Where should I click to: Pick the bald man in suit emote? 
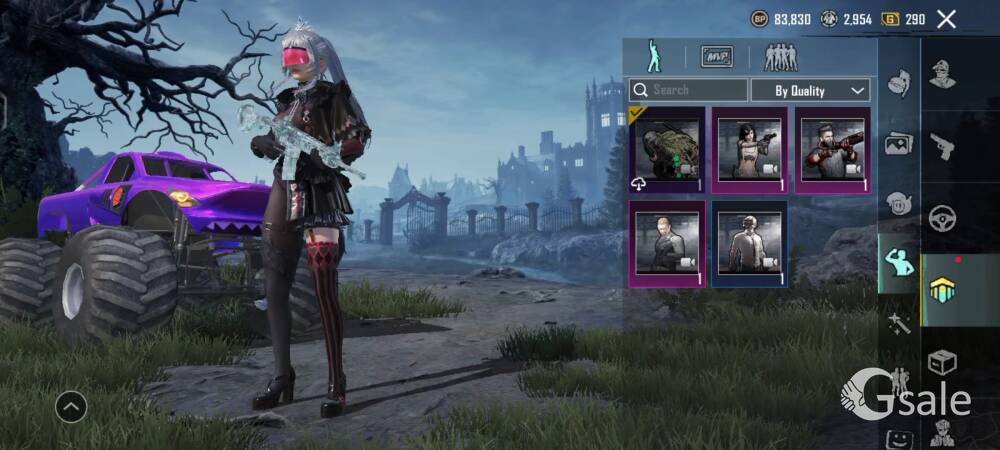pyautogui.click(x=667, y=243)
